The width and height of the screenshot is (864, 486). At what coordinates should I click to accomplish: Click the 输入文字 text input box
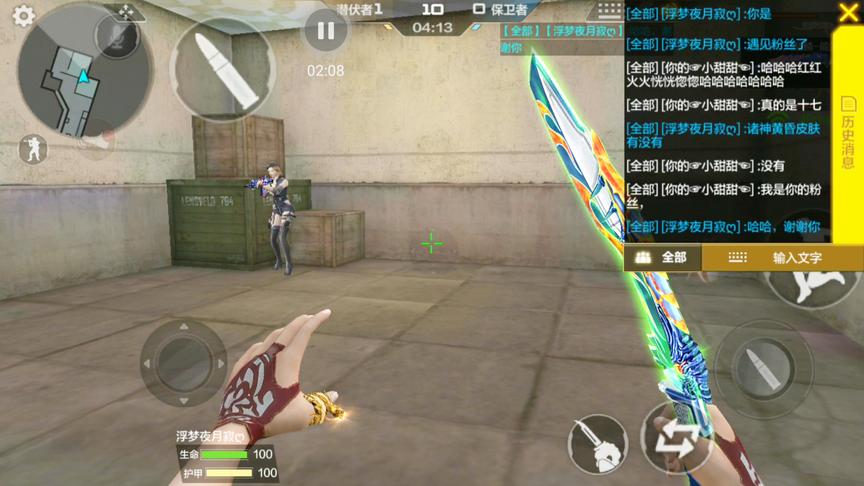(x=782, y=257)
